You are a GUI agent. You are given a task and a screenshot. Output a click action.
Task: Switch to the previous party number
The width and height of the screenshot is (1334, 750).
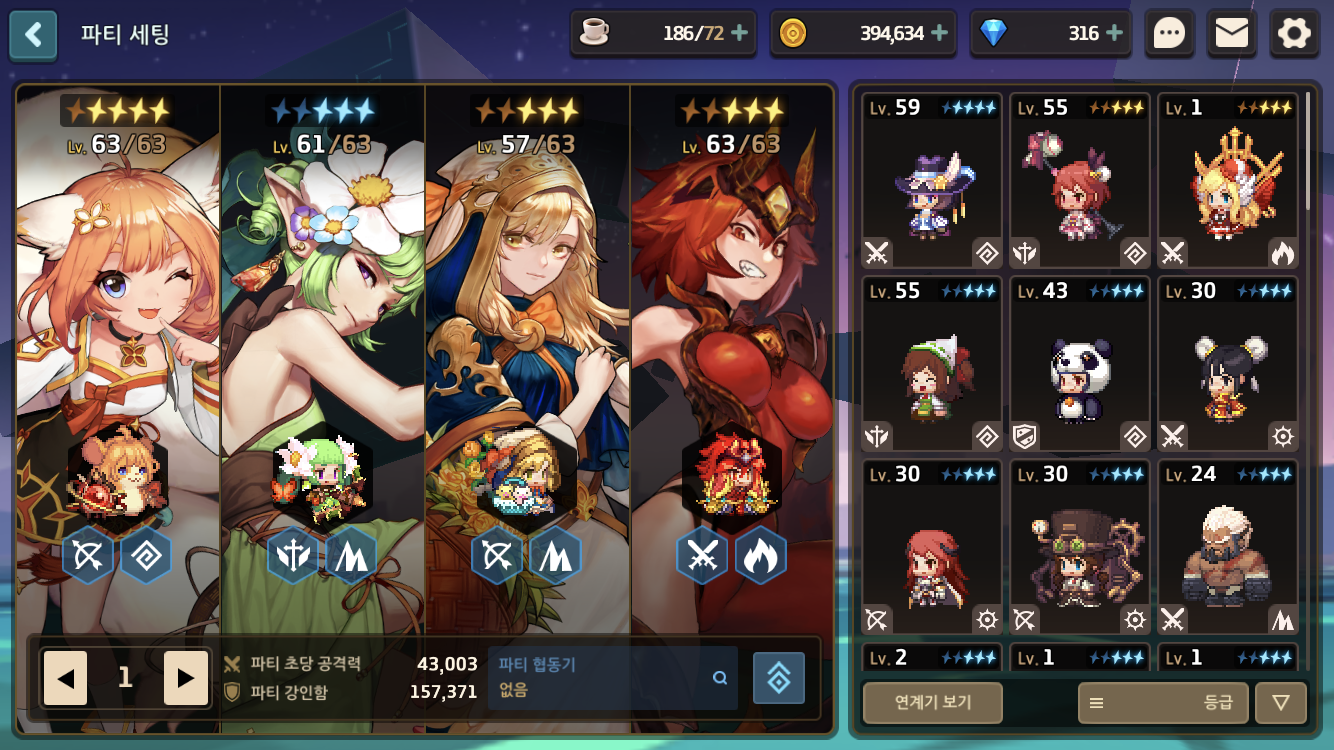pos(66,678)
